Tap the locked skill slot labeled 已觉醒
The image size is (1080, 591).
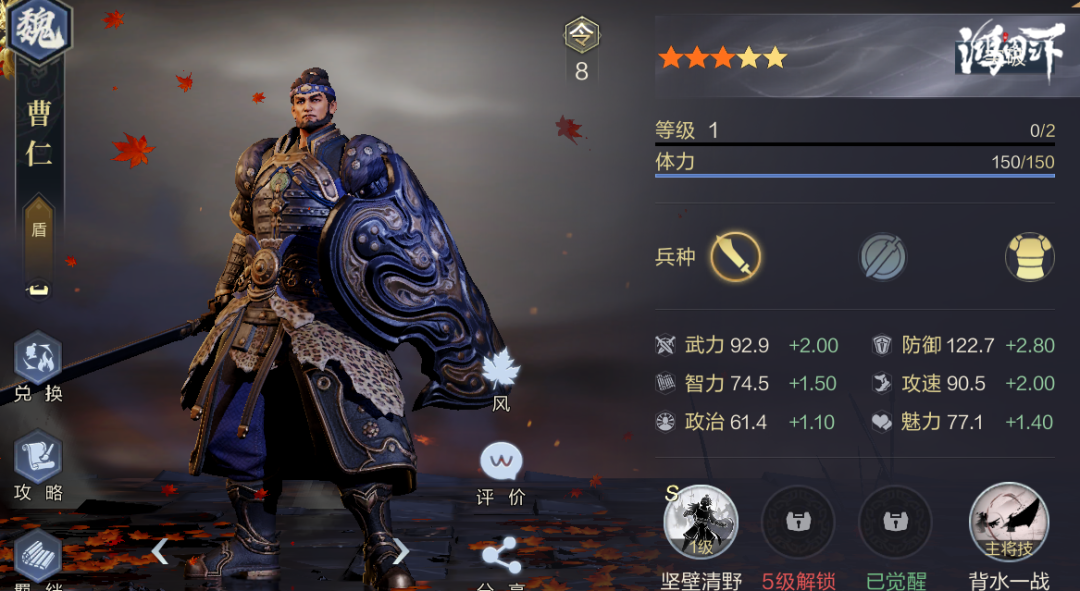894,523
